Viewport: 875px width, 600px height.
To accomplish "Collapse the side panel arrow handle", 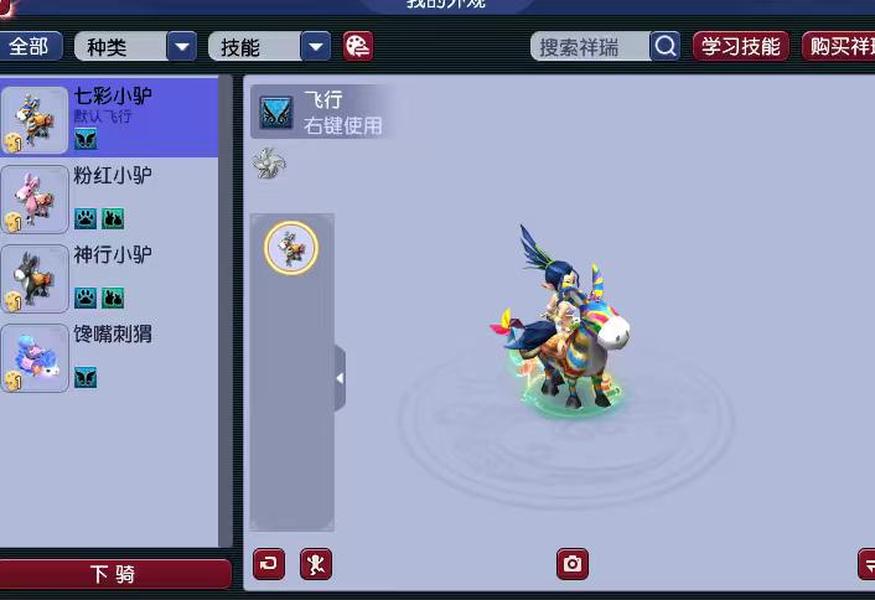I will pyautogui.click(x=340, y=378).
